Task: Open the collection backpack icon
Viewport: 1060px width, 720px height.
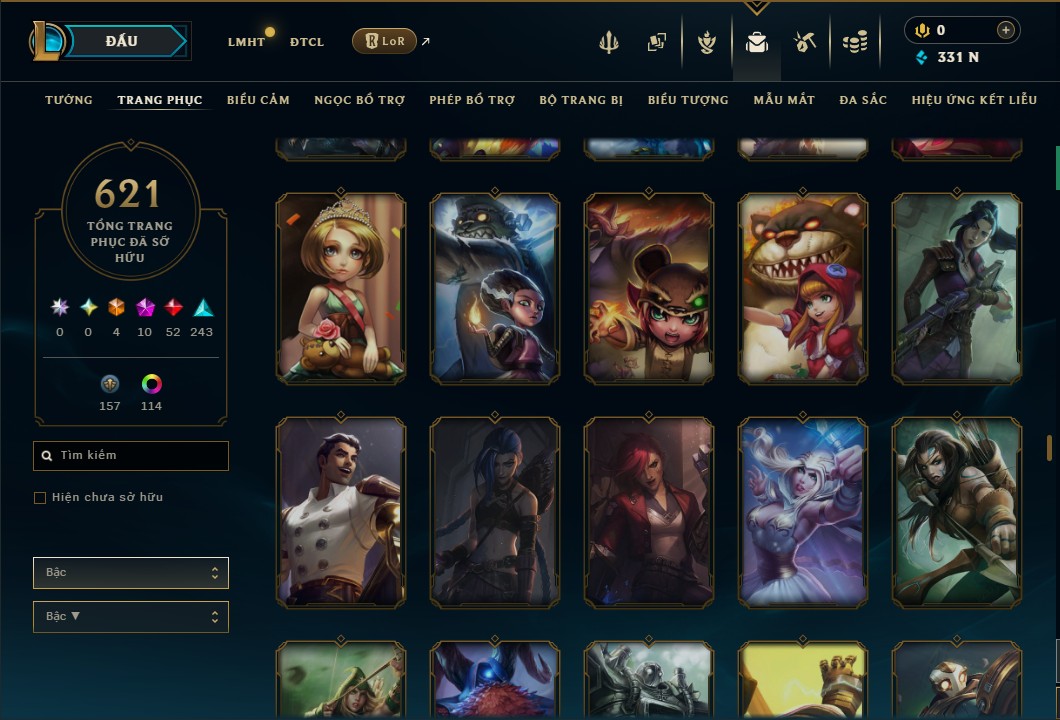Action: [757, 42]
